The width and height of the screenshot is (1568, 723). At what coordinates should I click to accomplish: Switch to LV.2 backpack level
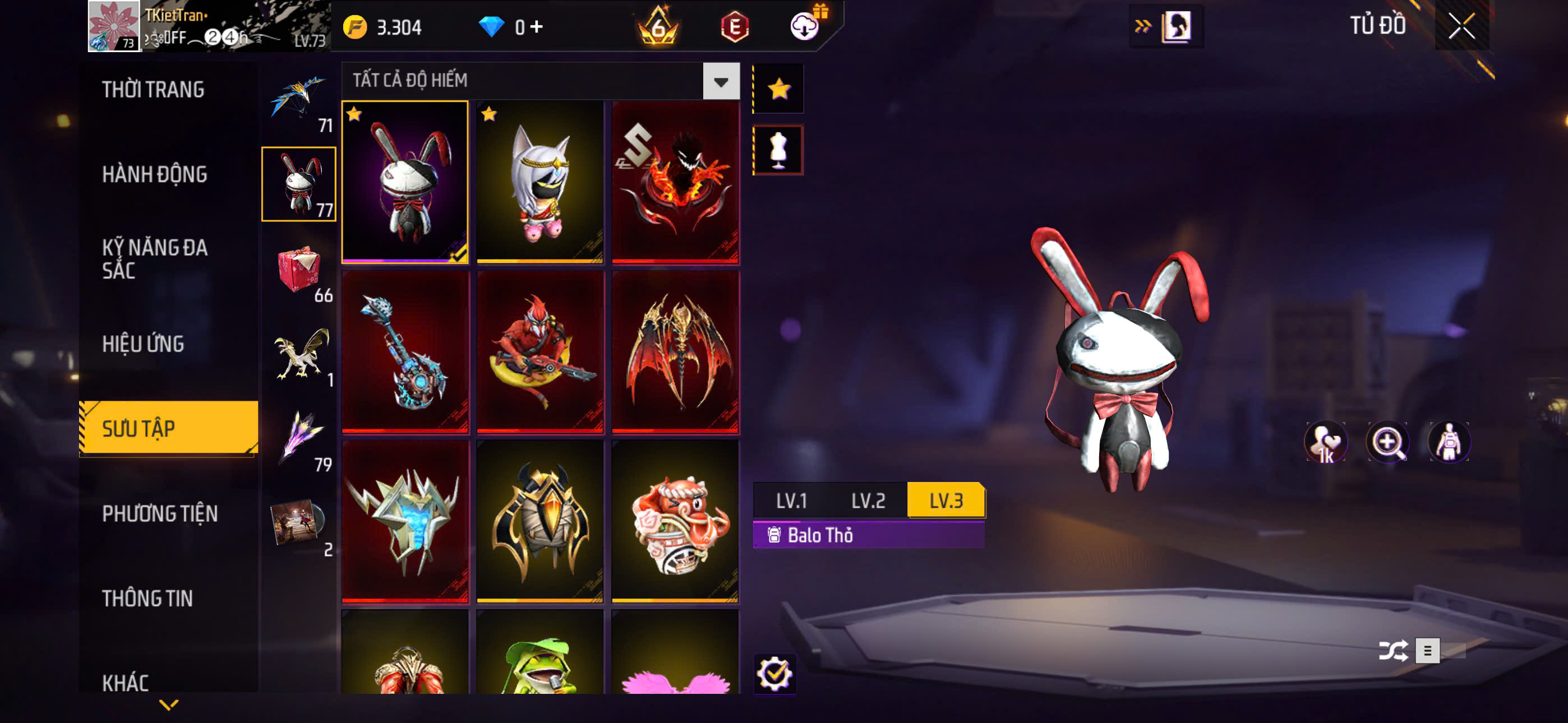pyautogui.click(x=868, y=500)
